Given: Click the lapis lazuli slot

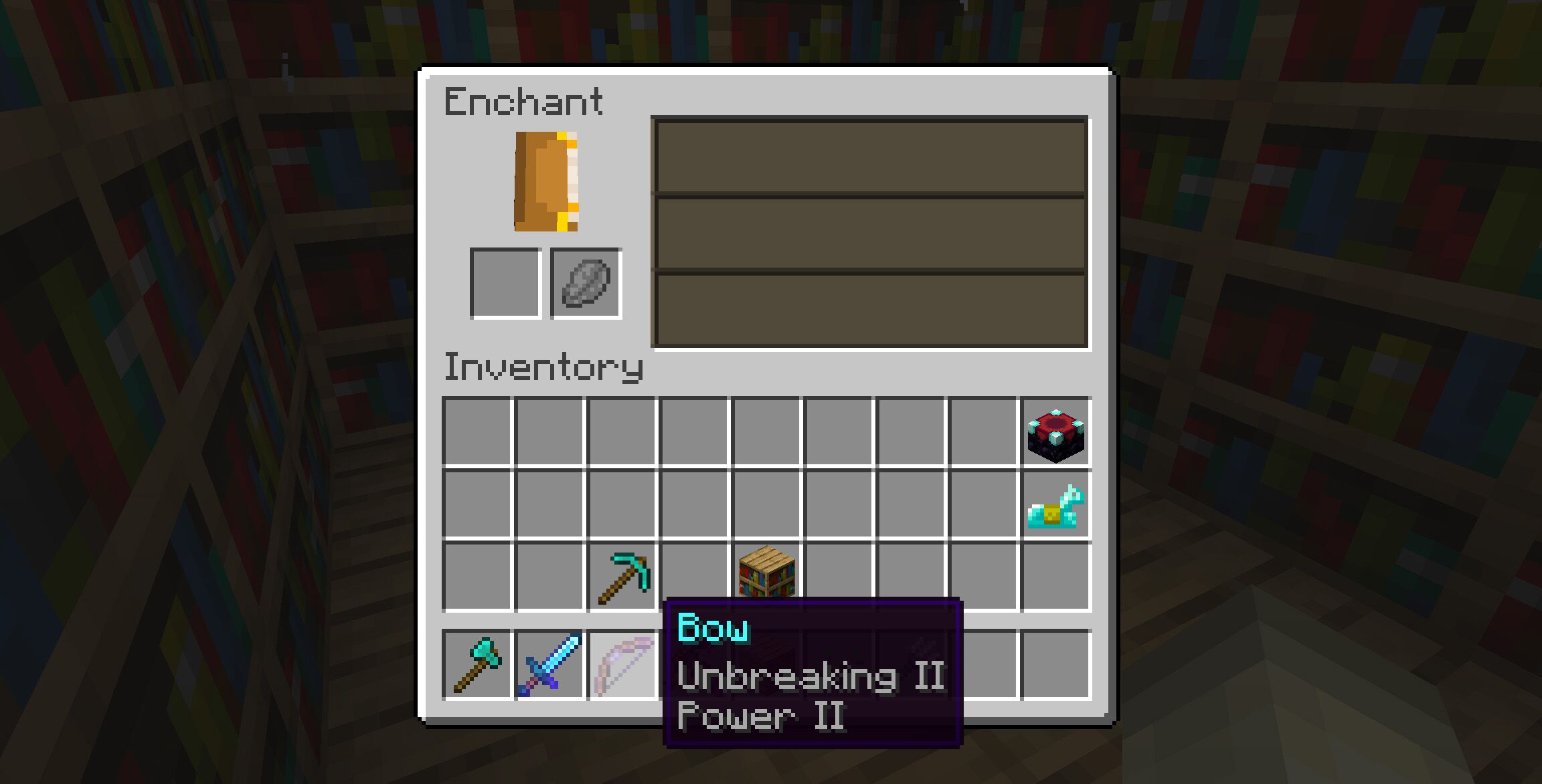Looking at the screenshot, I should click(x=585, y=282).
